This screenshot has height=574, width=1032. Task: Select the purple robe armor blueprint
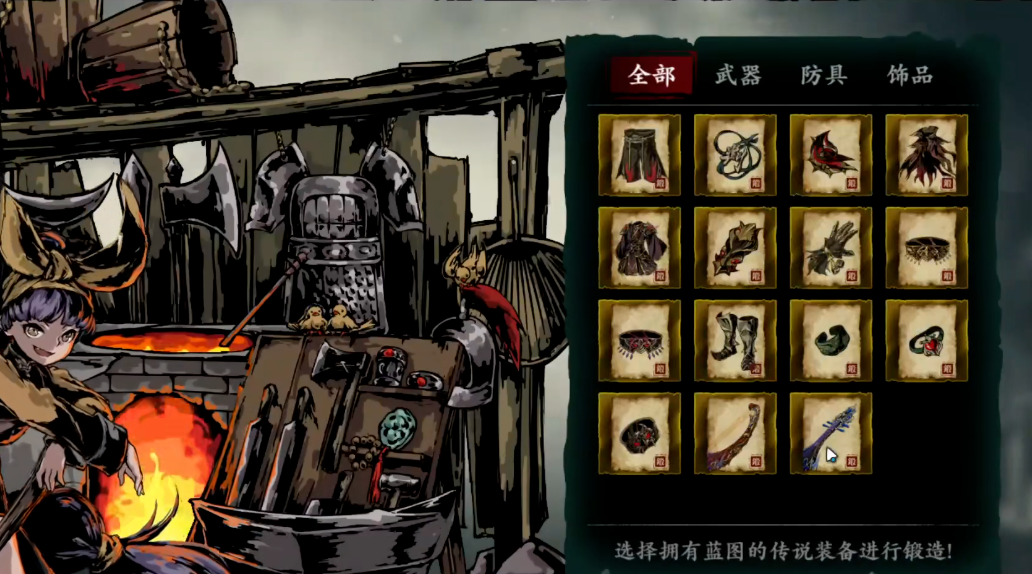(x=639, y=248)
